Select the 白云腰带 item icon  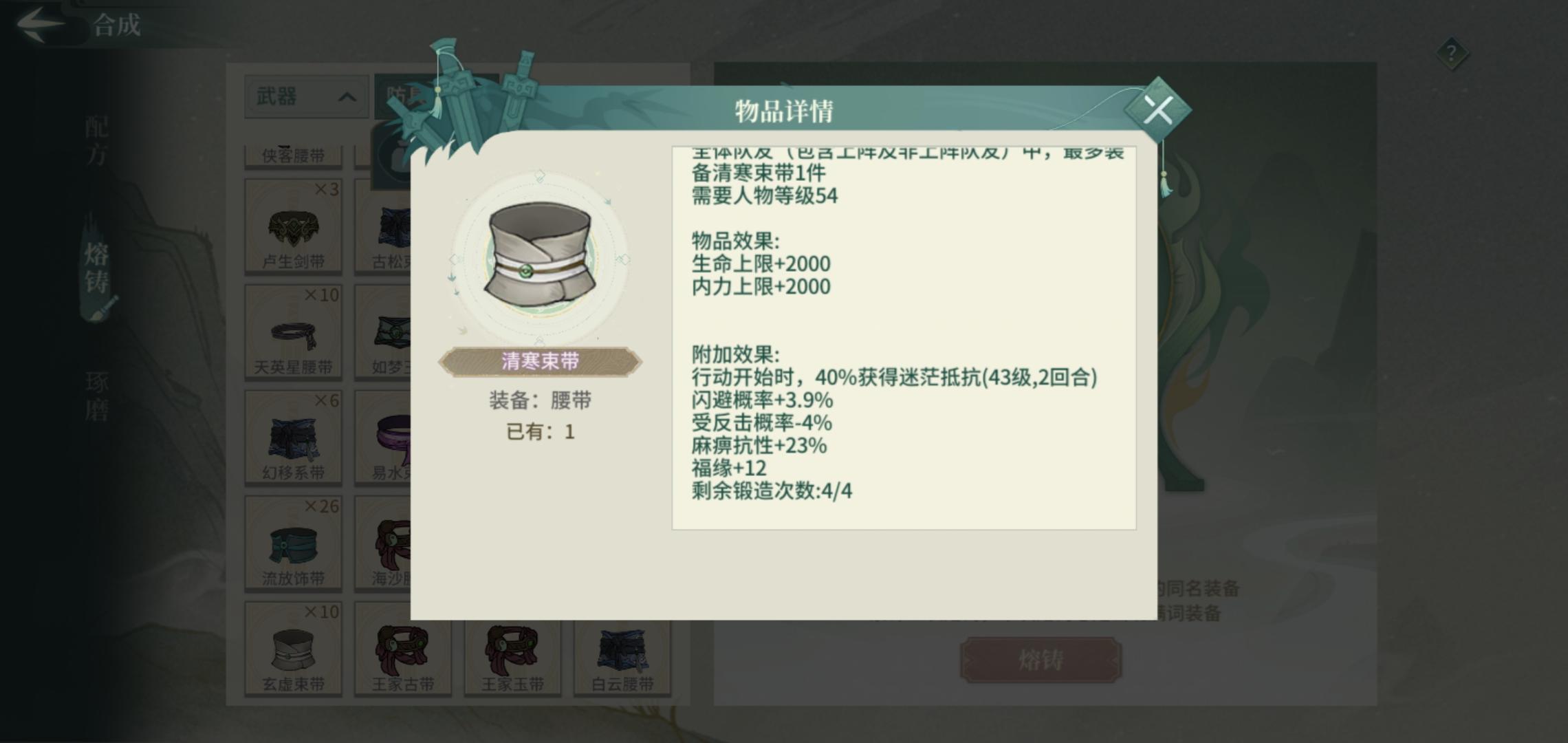(x=621, y=649)
